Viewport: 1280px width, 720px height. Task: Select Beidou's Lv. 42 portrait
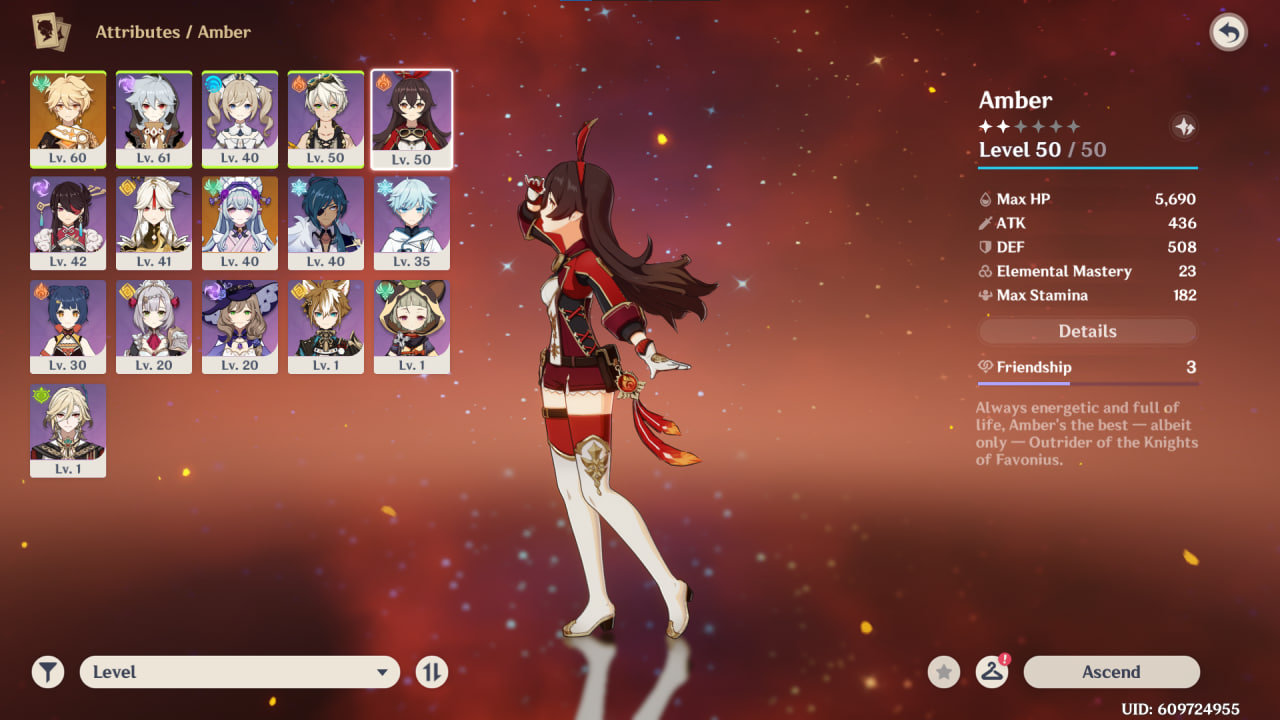pyautogui.click(x=68, y=222)
